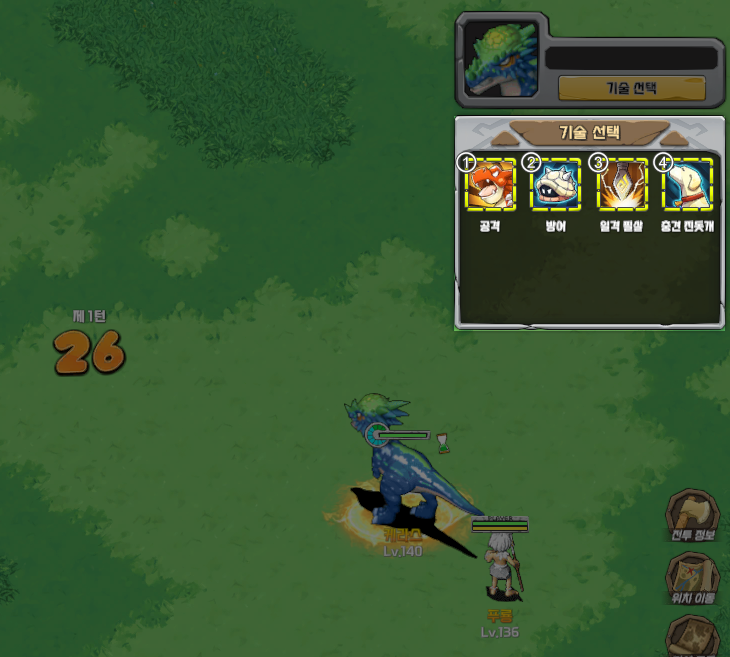Viewport: 730px width, 657px height.
Task: Choose the 방어 defense shell skill
Action: [556, 185]
